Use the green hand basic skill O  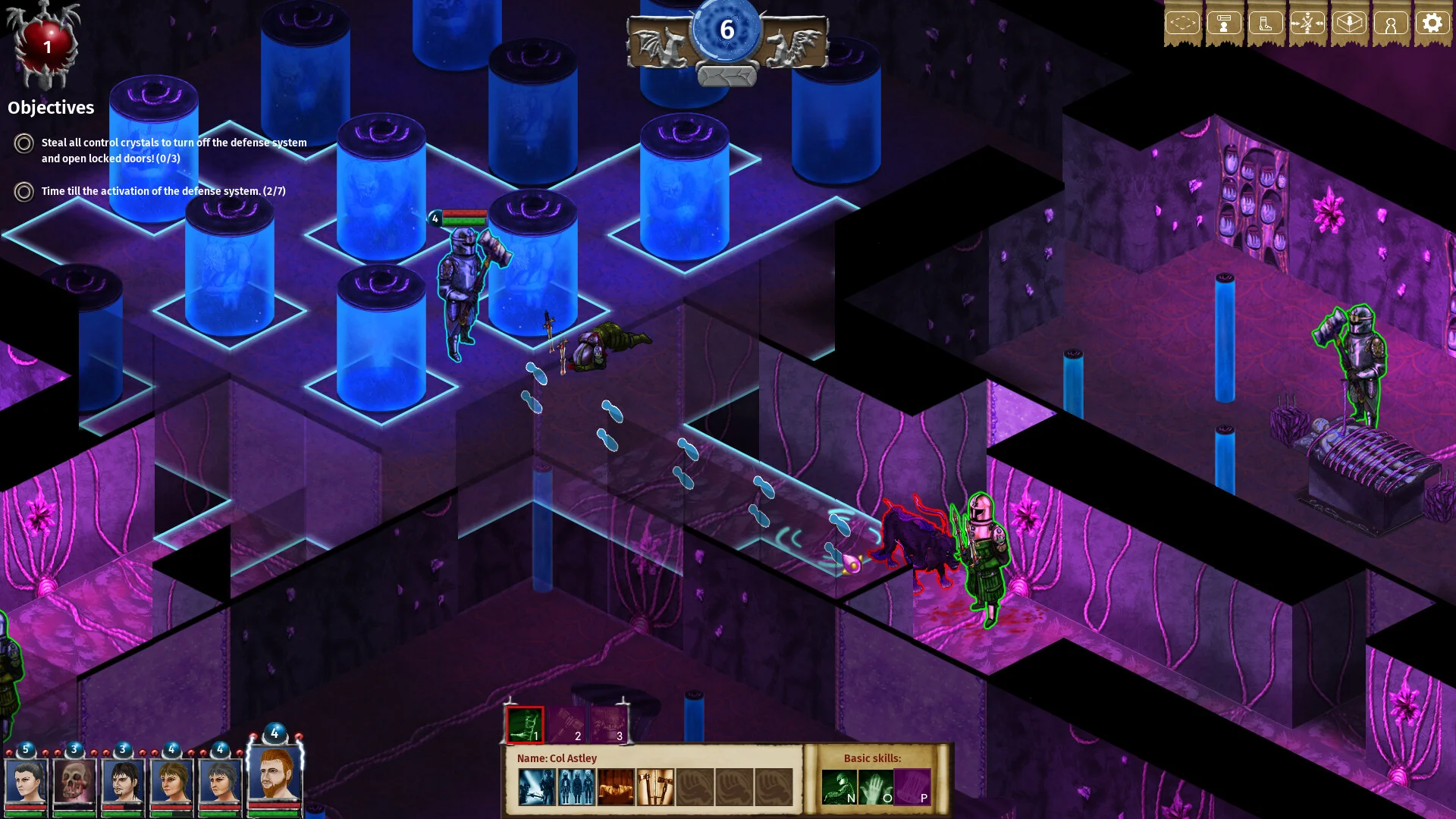[876, 787]
